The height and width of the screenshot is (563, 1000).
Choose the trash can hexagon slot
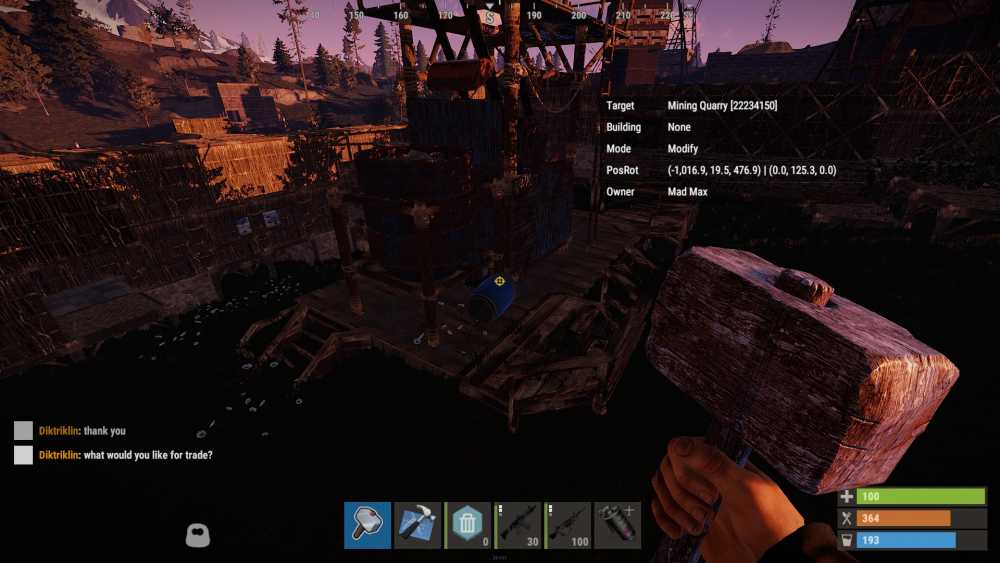467,525
